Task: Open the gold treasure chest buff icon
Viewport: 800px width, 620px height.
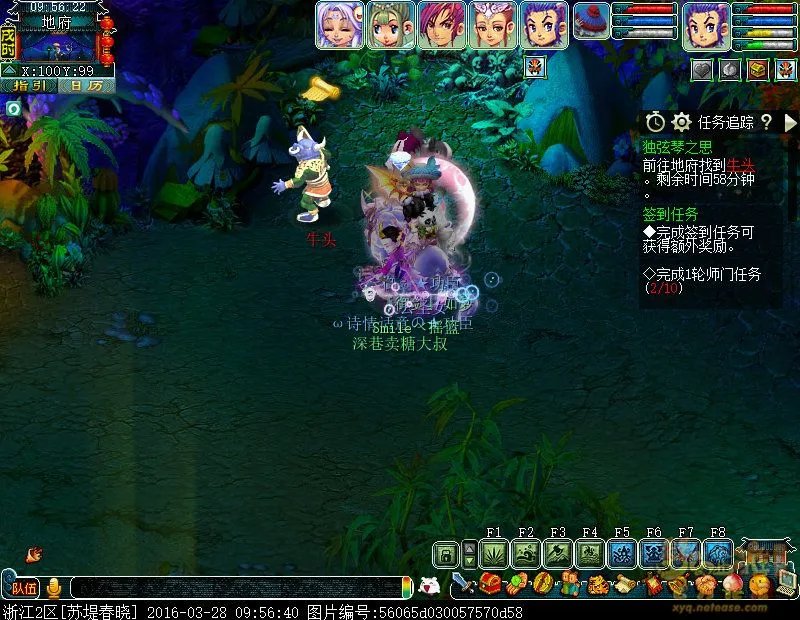Action: coord(758,69)
